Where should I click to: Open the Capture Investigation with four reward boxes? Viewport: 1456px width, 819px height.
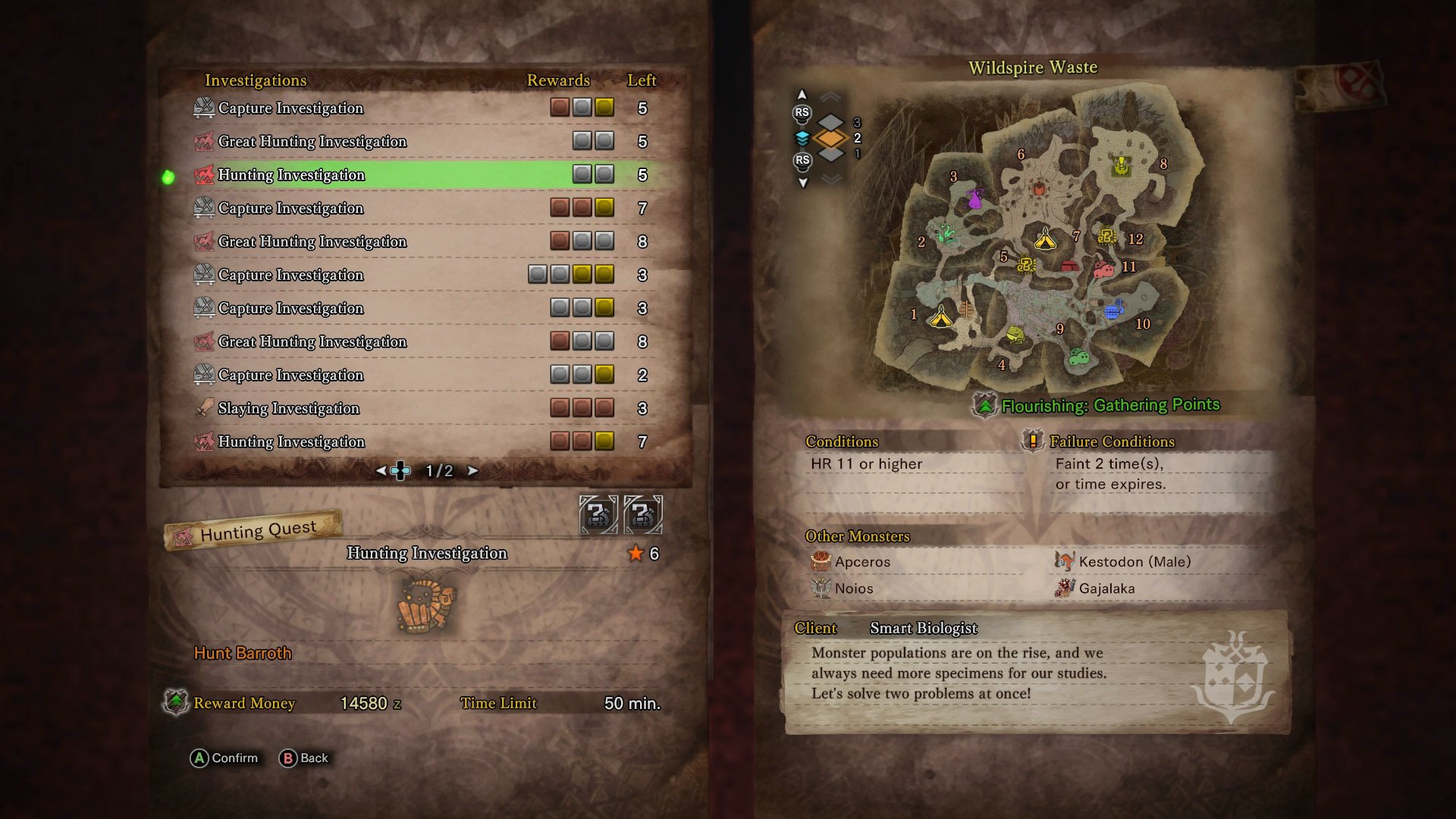pos(290,275)
